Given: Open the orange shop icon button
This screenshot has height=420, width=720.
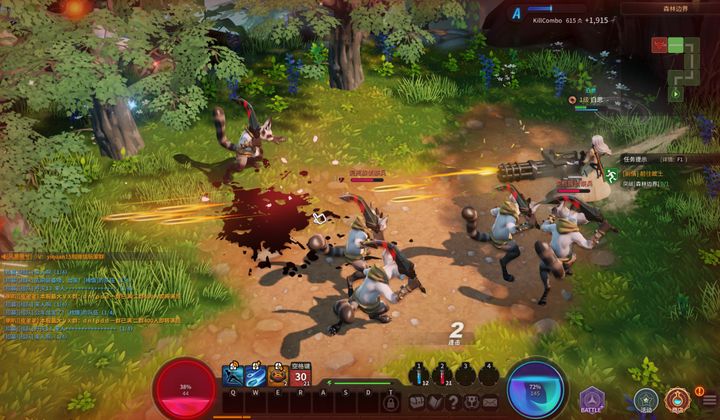Looking at the screenshot, I should tap(679, 401).
